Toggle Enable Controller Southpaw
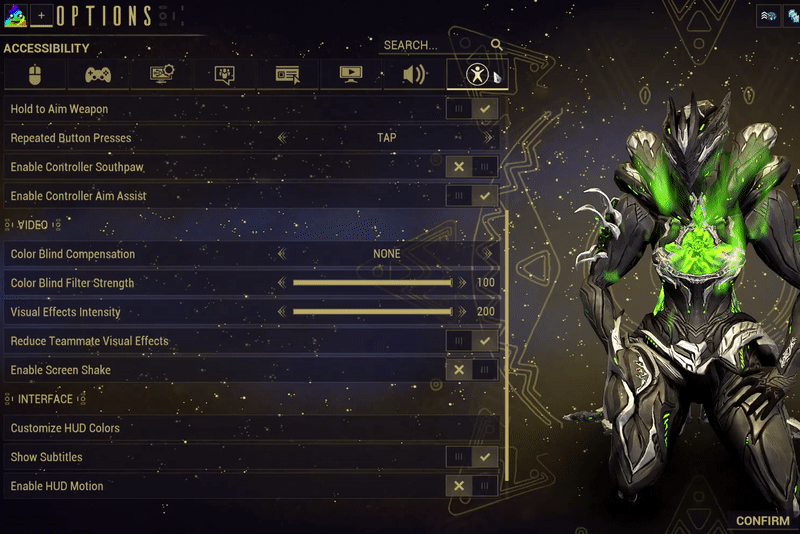The width and height of the screenshot is (800, 534). 472,167
